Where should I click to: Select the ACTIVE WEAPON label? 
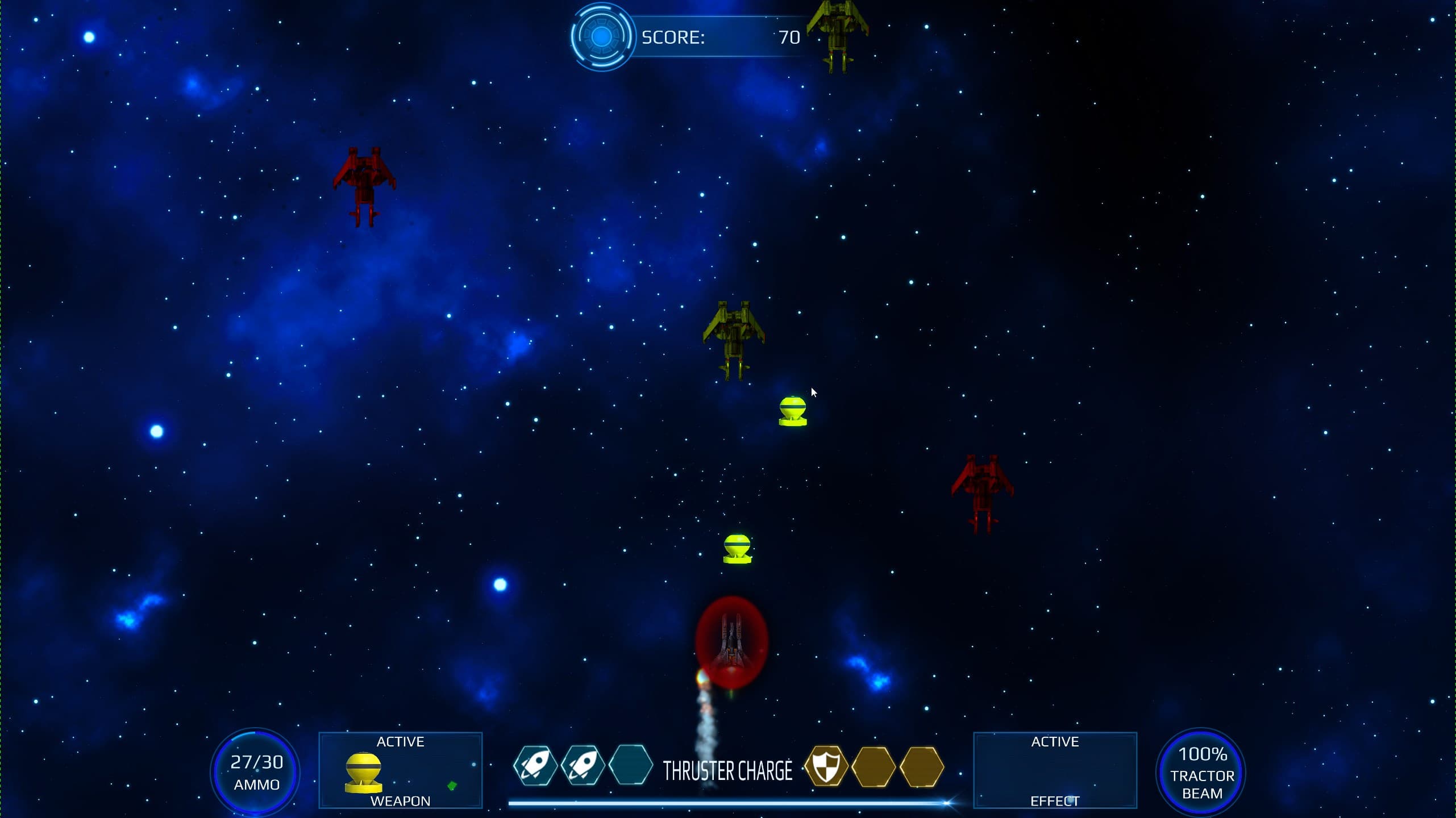click(x=400, y=741)
